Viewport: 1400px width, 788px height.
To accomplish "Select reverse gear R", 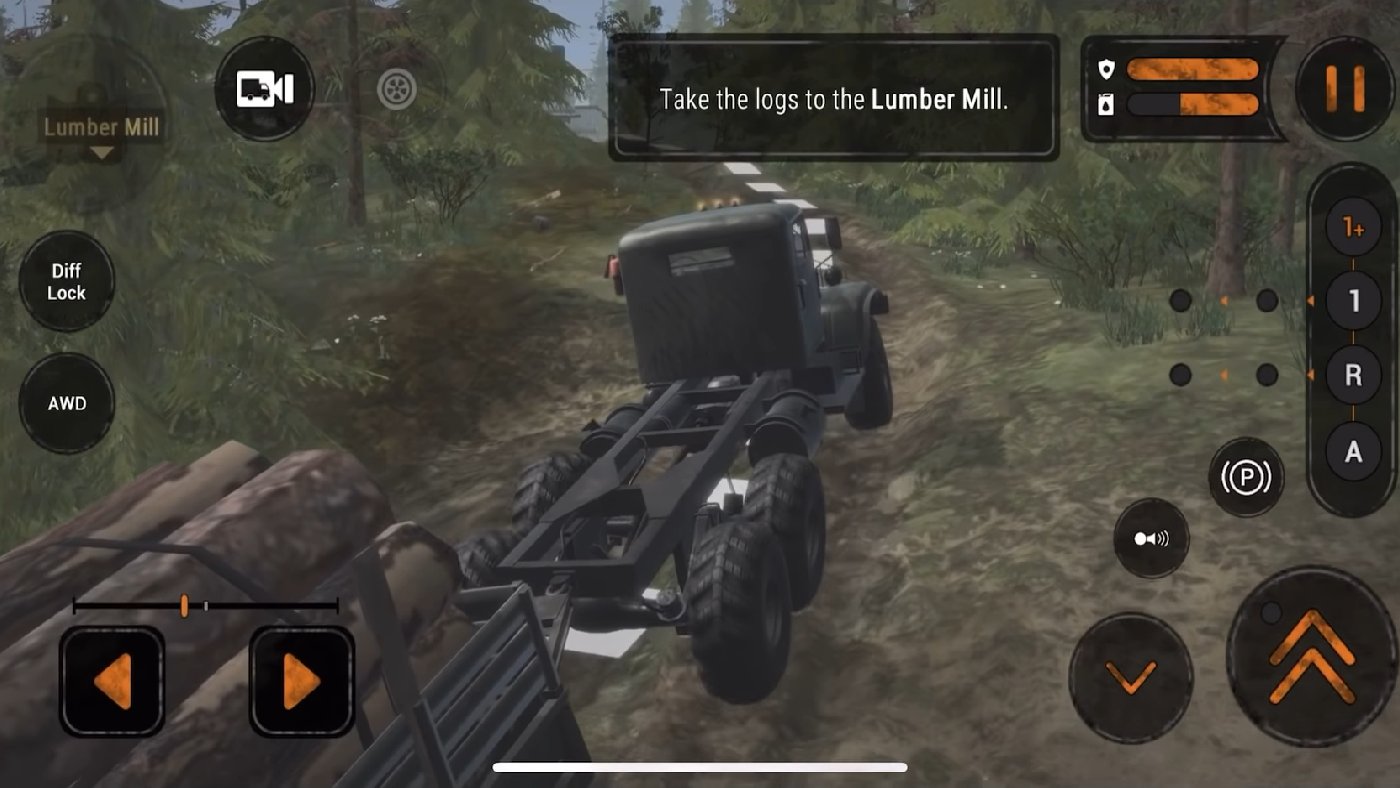I will tap(1353, 375).
